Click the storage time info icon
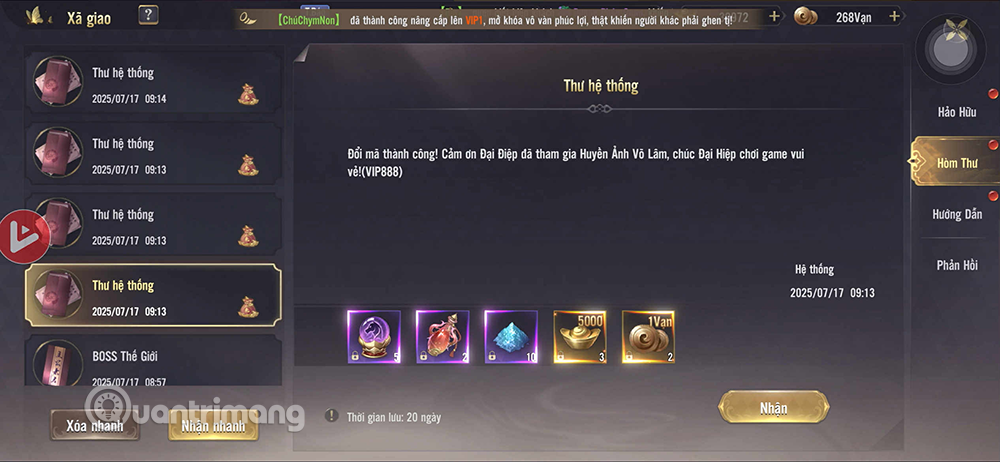The height and width of the screenshot is (462, 1000). 331,416
